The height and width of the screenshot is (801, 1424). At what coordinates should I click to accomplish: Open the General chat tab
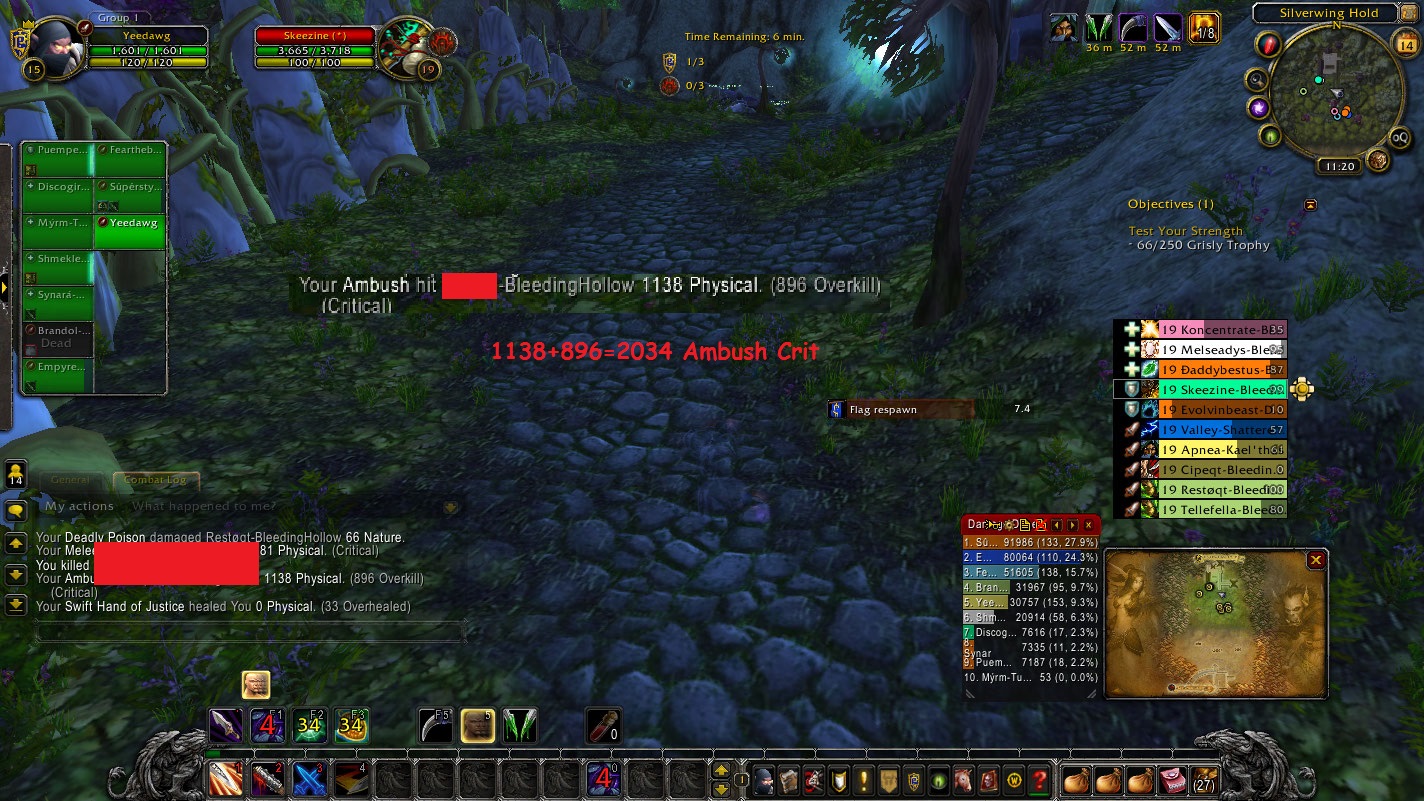(71, 481)
